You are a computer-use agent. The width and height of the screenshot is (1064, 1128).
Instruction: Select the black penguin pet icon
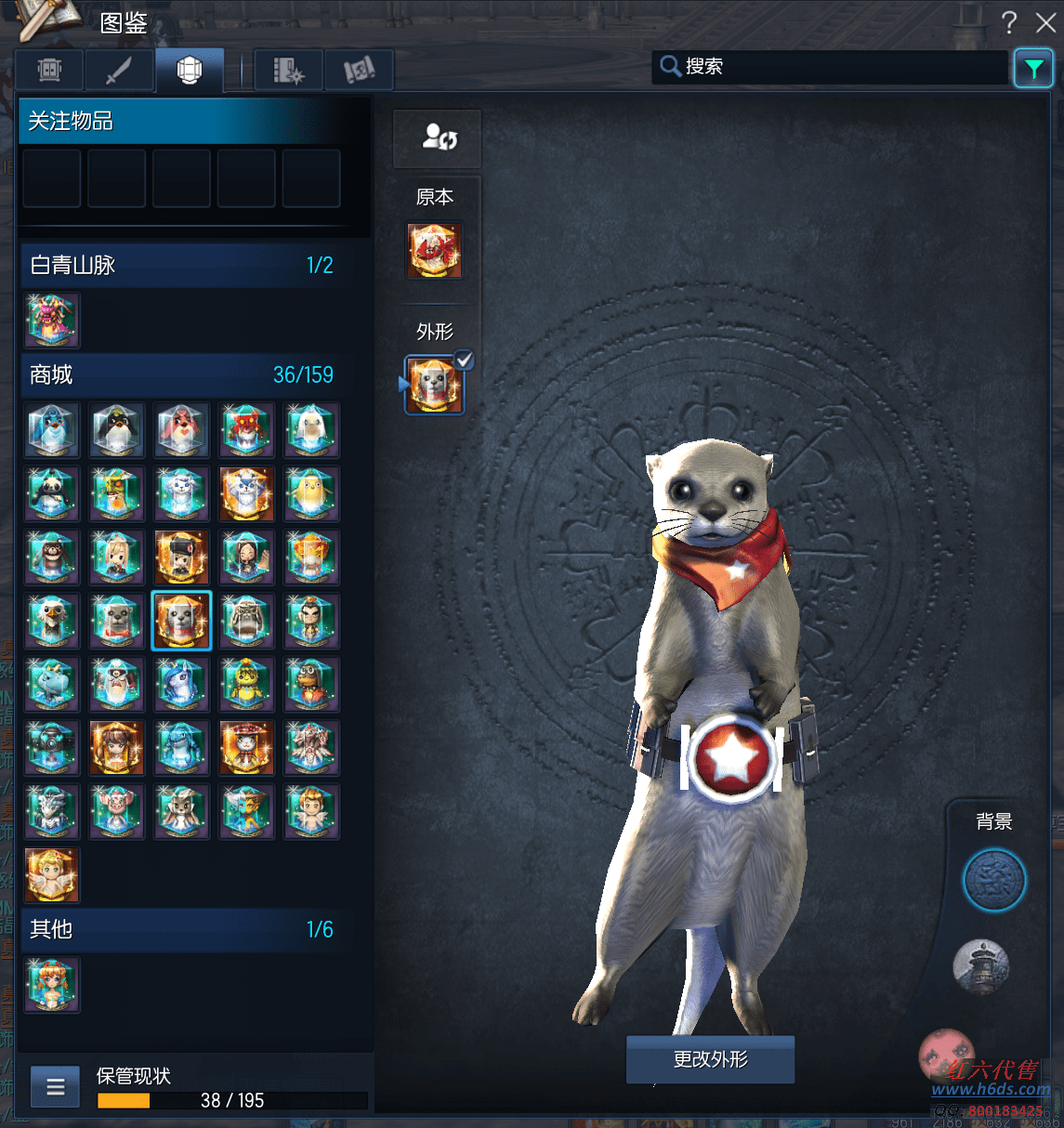[x=117, y=430]
